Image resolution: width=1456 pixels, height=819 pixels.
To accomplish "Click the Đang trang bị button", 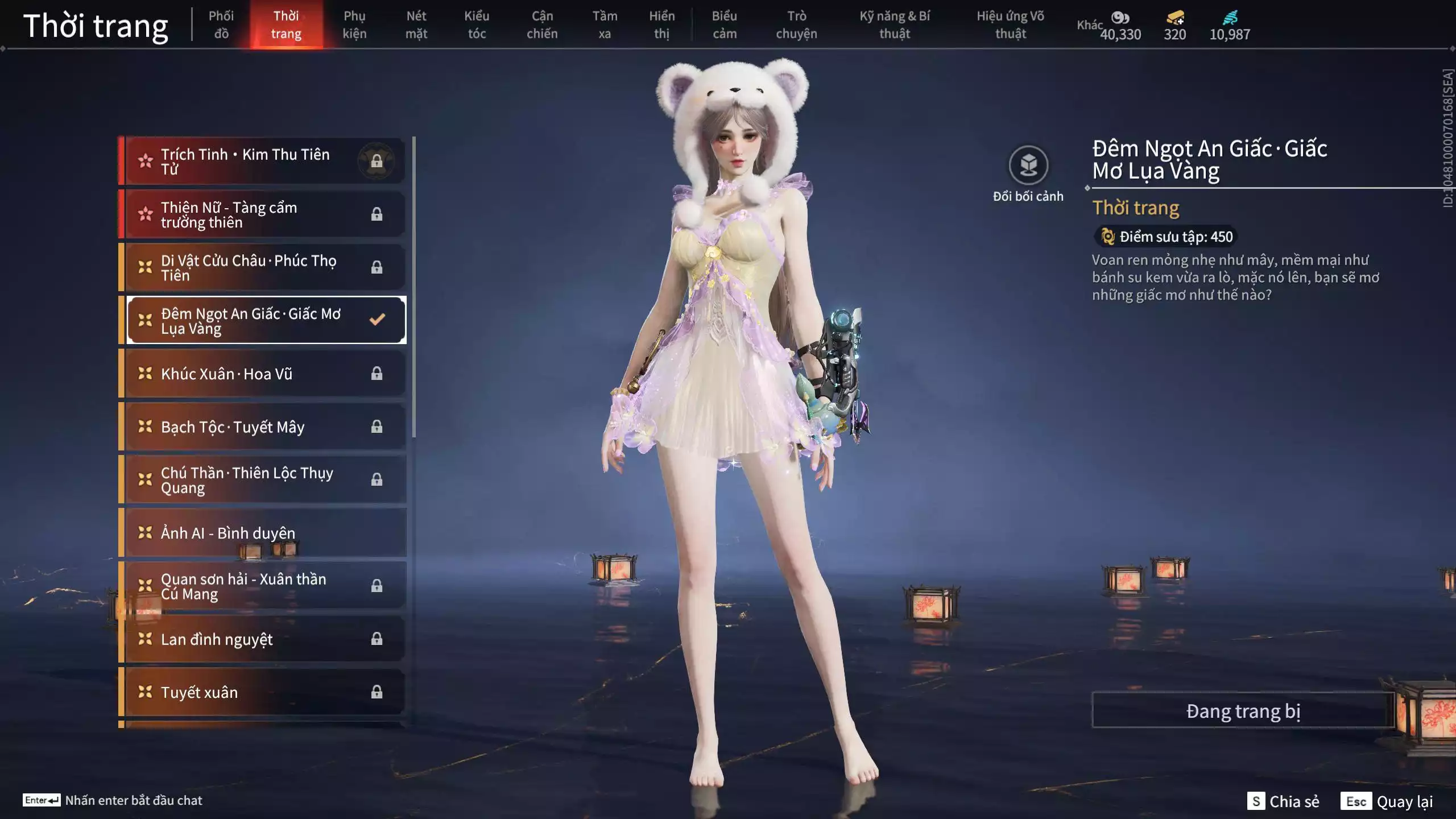I will point(1243,710).
